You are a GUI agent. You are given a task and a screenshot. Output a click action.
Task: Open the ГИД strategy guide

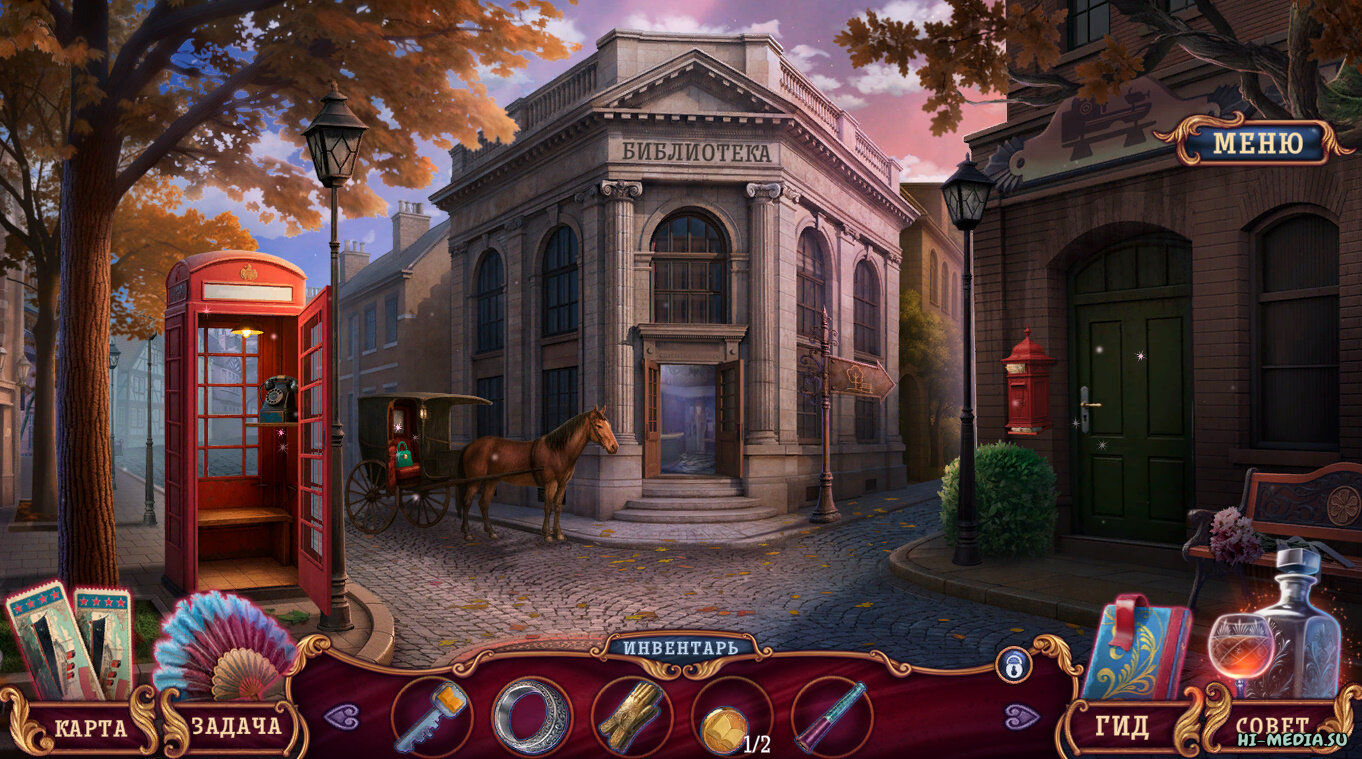[x=1122, y=727]
